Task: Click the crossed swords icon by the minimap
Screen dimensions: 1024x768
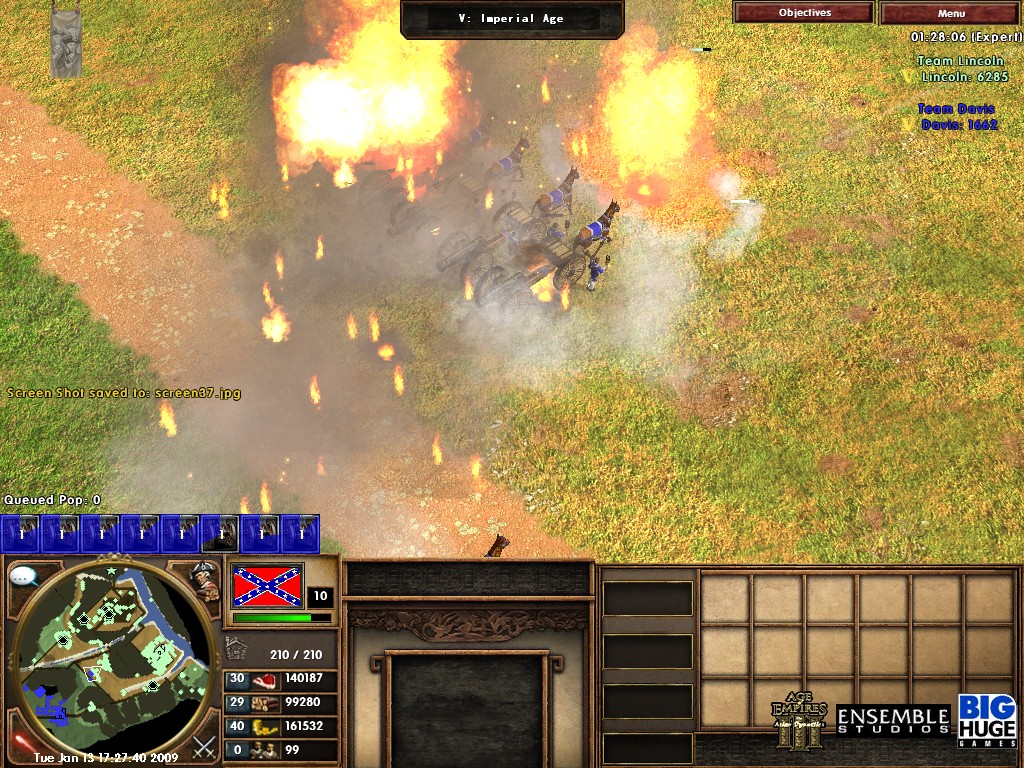Action: [x=204, y=746]
